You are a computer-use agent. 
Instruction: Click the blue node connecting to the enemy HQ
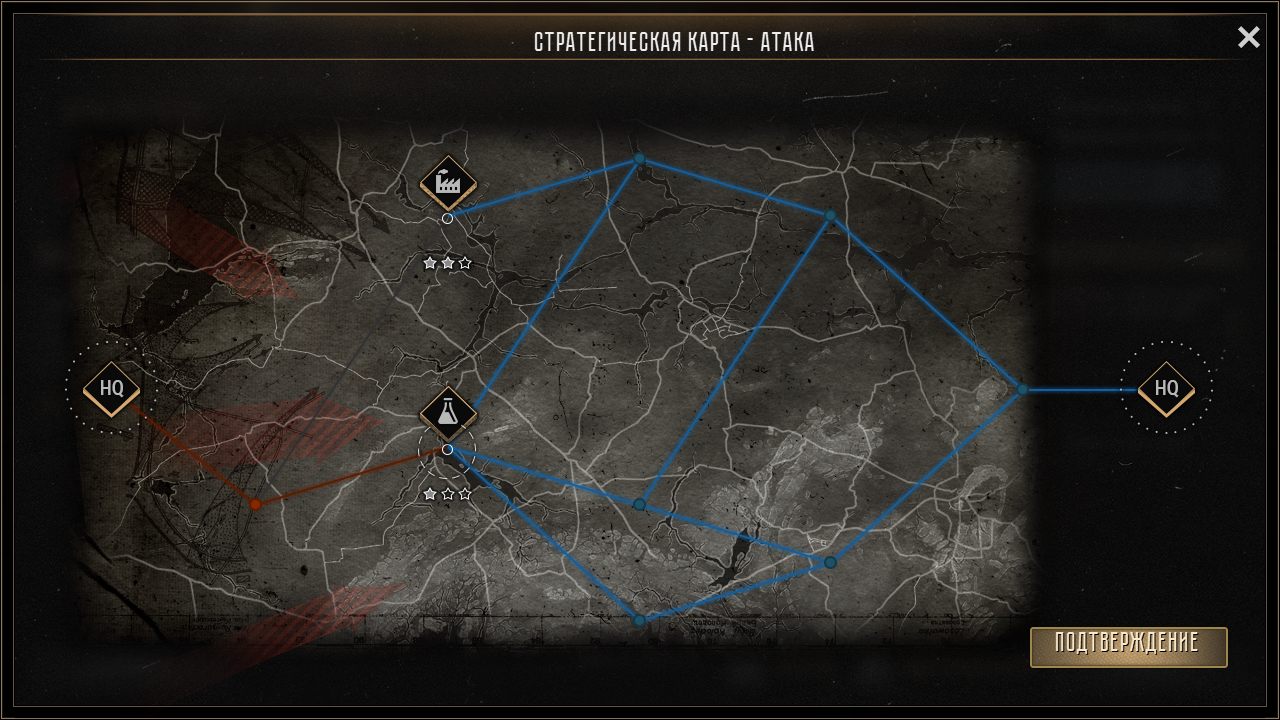point(1022,390)
